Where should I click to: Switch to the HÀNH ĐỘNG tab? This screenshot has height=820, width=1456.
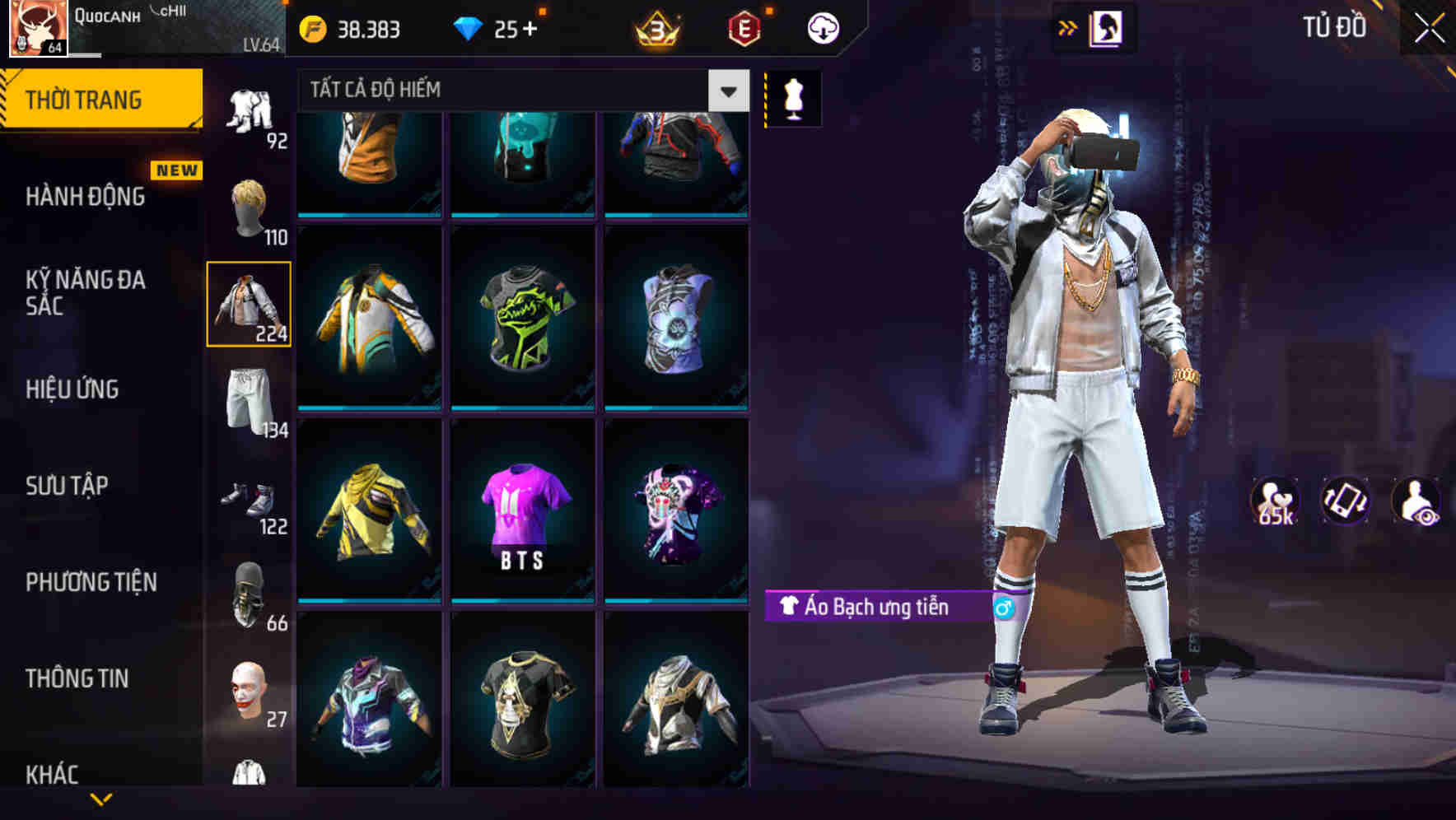click(x=85, y=197)
